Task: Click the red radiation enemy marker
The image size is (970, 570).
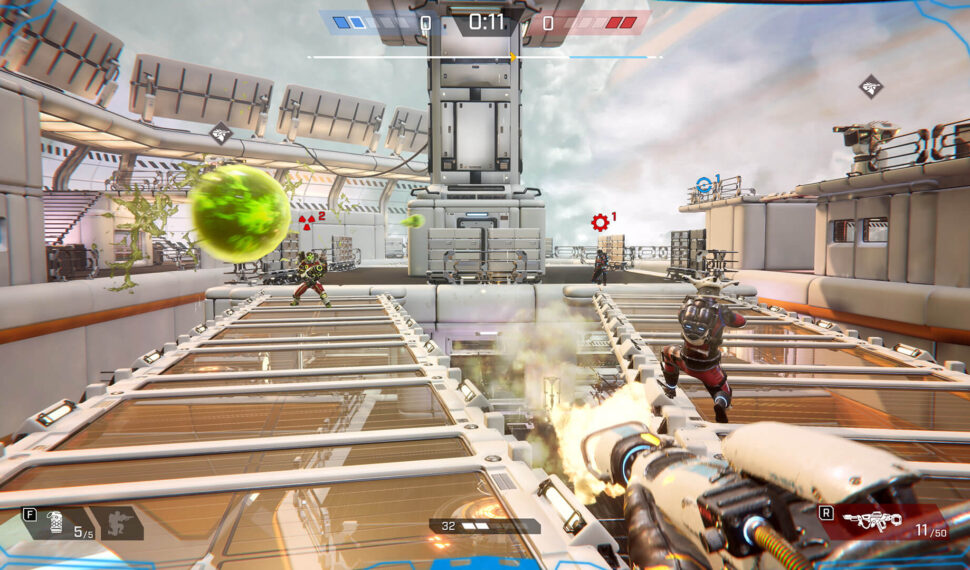Action: 306,220
